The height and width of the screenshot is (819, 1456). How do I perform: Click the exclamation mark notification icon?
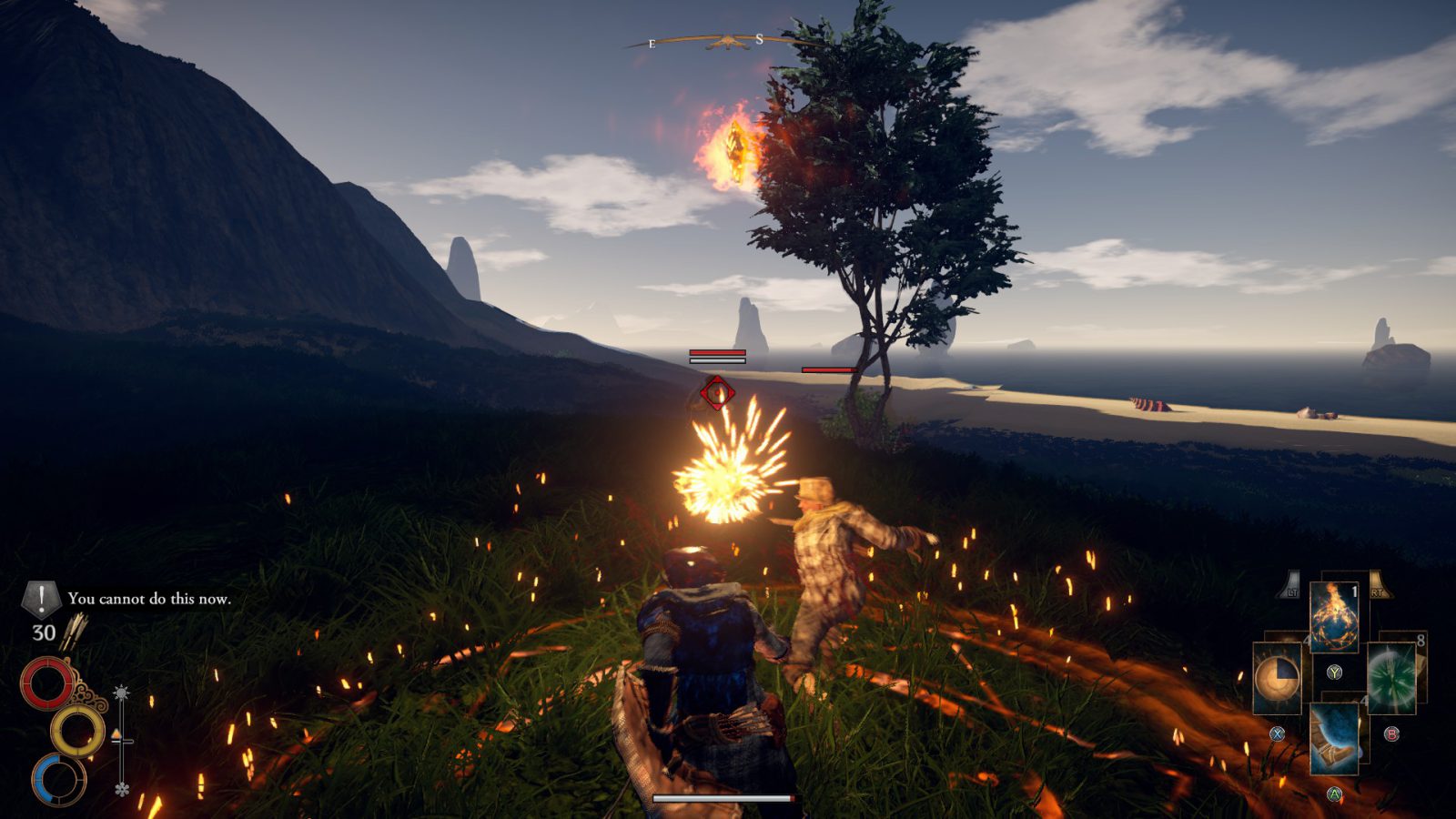40,599
